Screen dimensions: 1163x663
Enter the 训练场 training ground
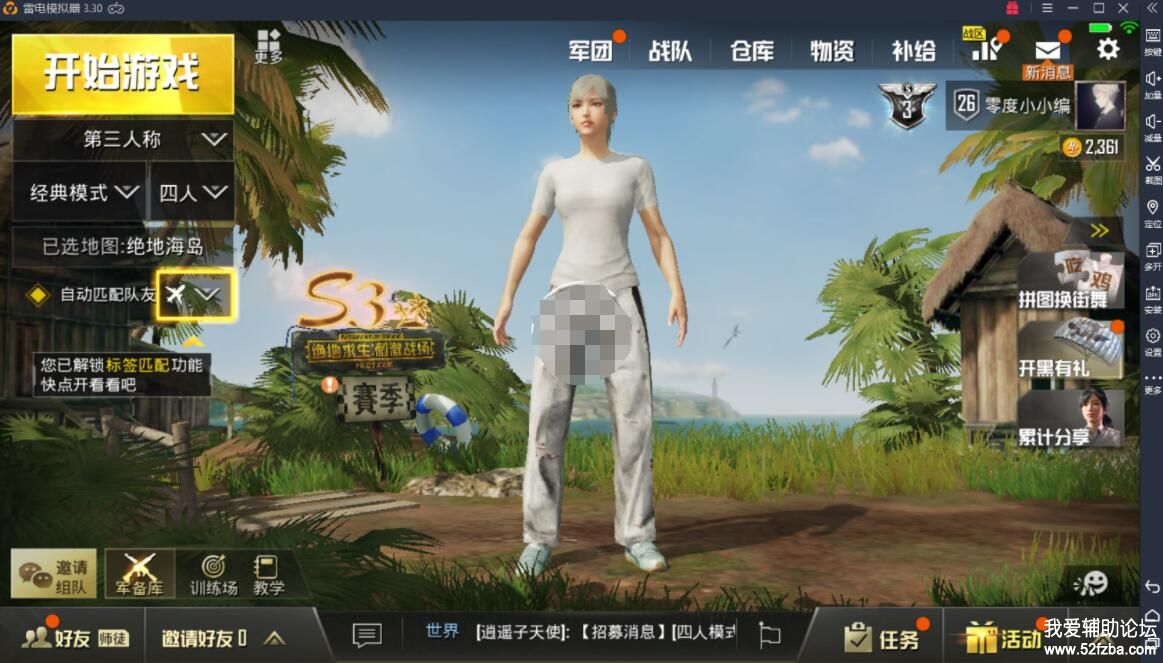click(213, 575)
